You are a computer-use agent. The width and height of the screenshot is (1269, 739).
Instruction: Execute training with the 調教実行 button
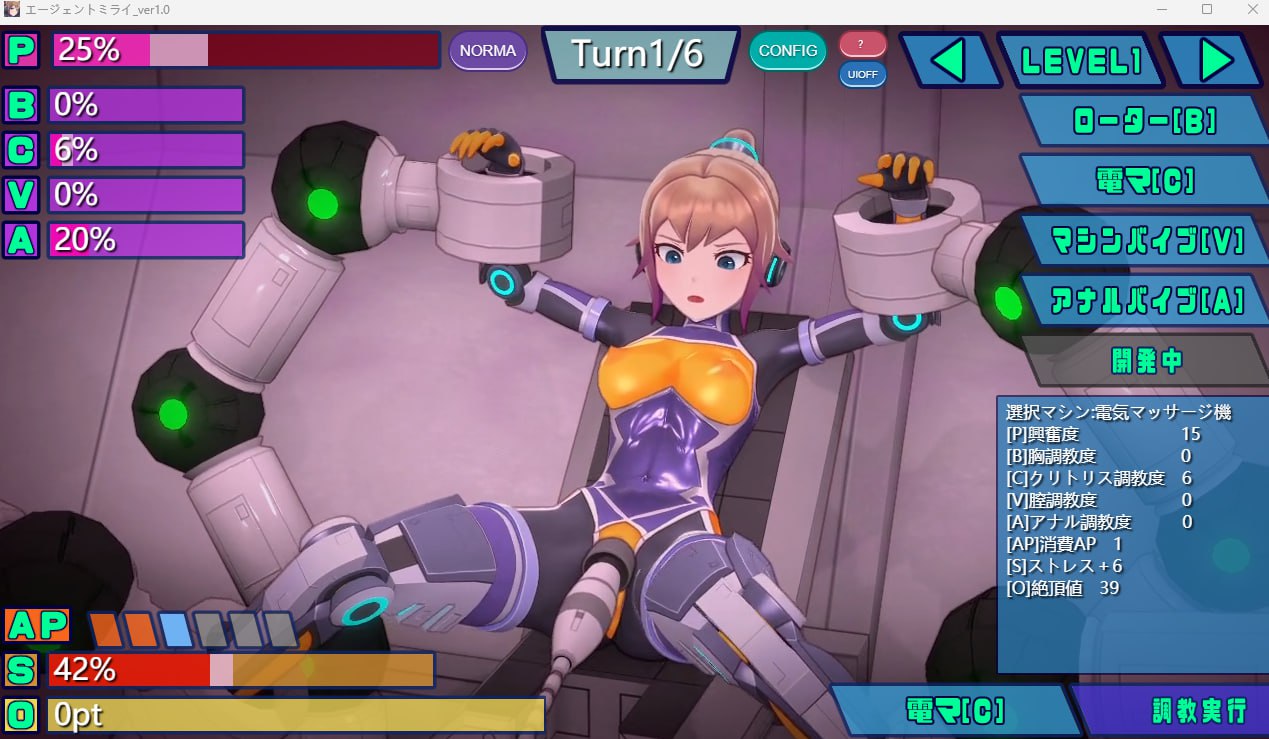(x=1173, y=711)
